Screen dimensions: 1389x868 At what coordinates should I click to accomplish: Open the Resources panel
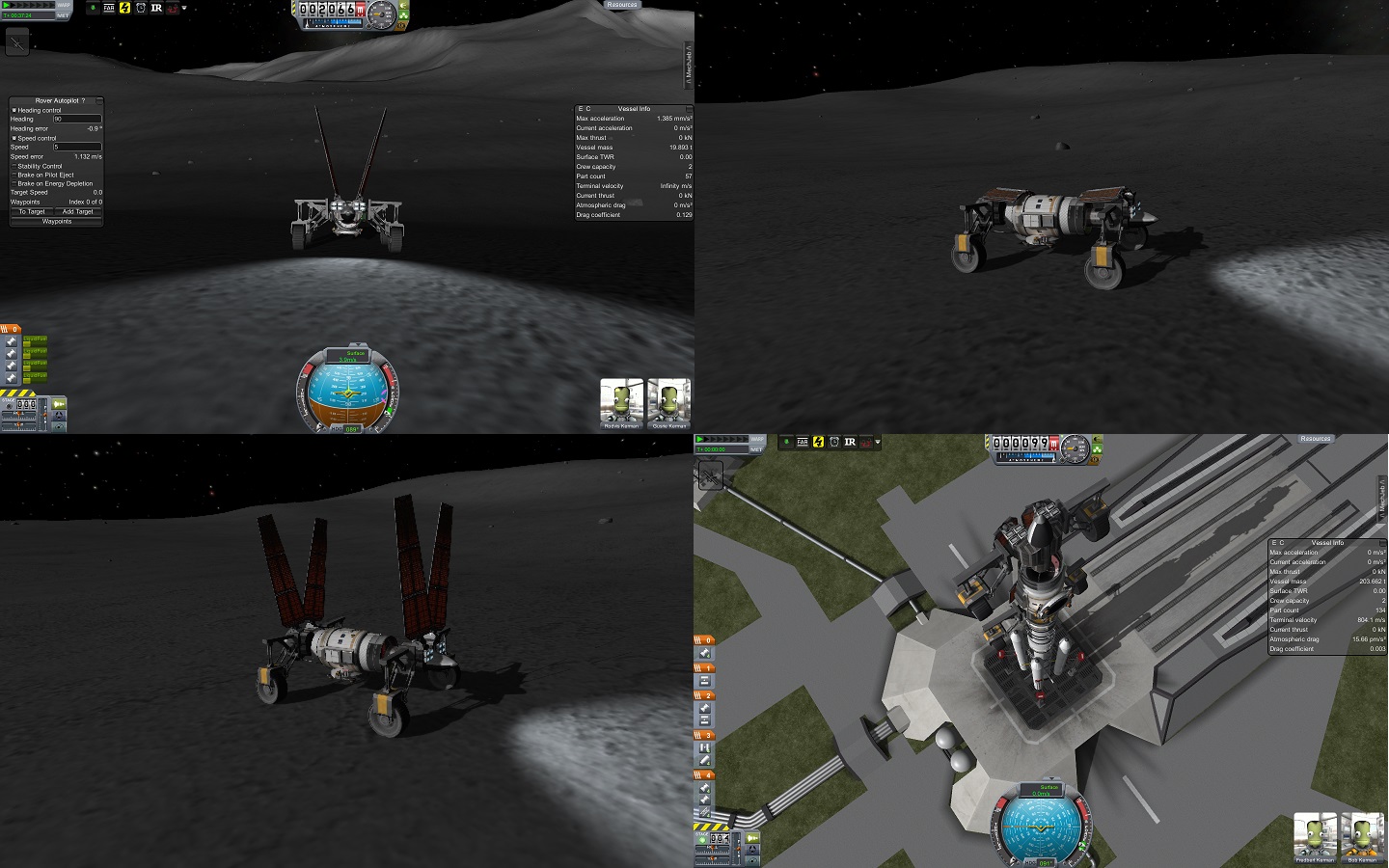[x=621, y=5]
